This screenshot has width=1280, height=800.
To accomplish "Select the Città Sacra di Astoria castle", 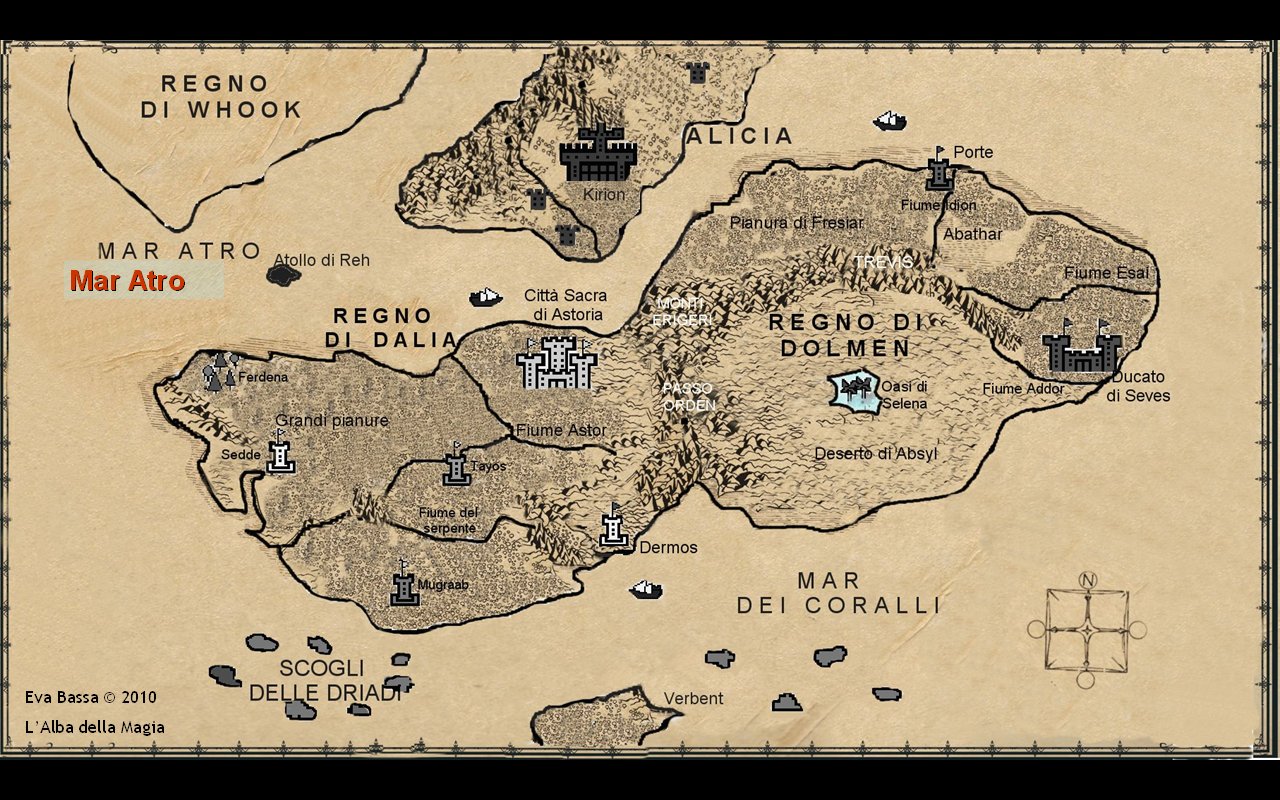I will pyautogui.click(x=556, y=362).
